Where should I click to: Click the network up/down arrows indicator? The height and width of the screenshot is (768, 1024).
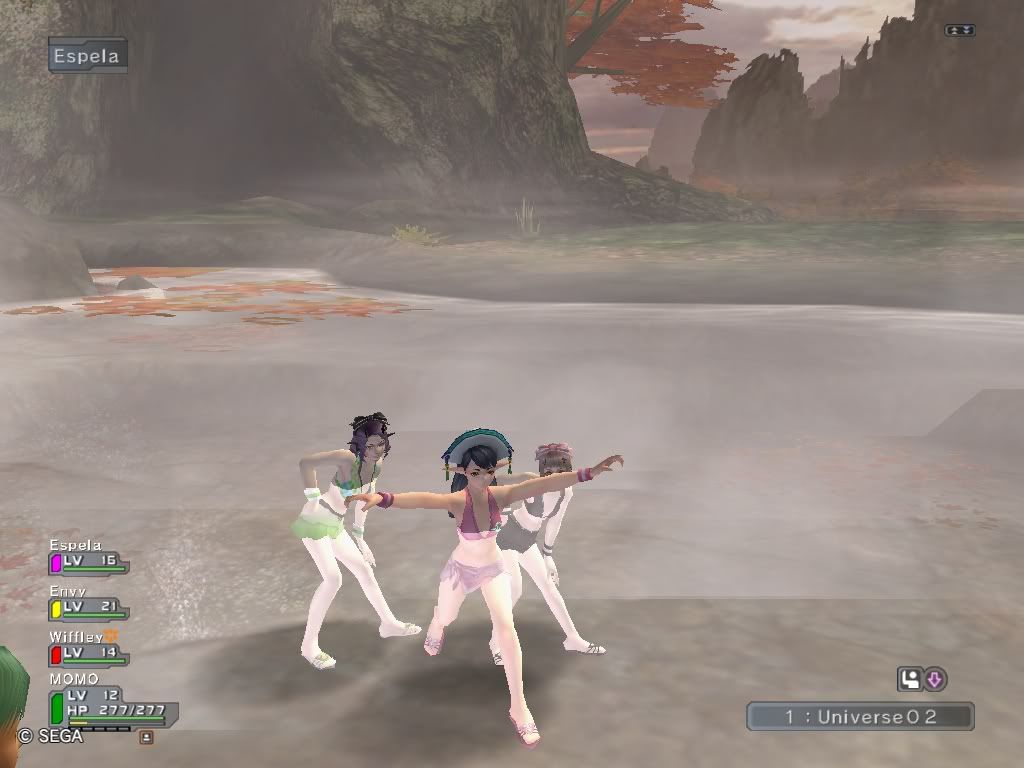point(959,30)
